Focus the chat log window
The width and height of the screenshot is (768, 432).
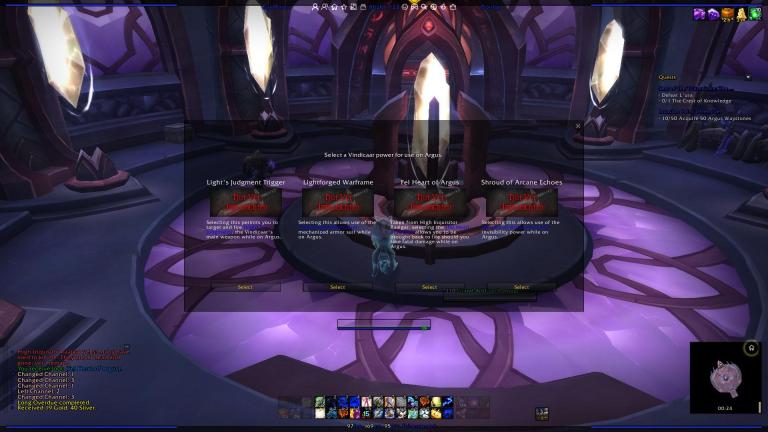coord(65,376)
